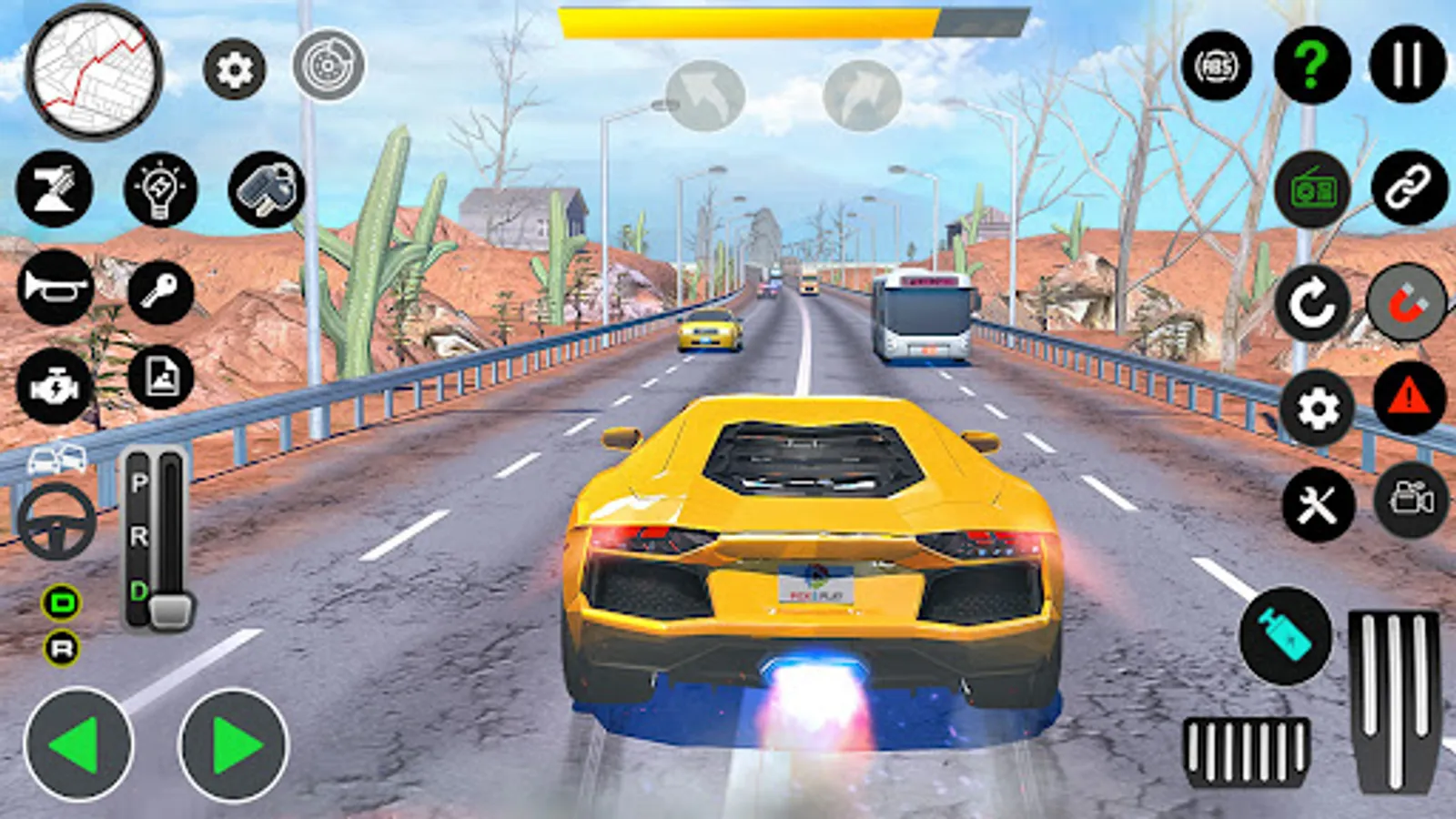
Task: Open the wrench and screwdriver repair icon
Action: [x=1318, y=504]
